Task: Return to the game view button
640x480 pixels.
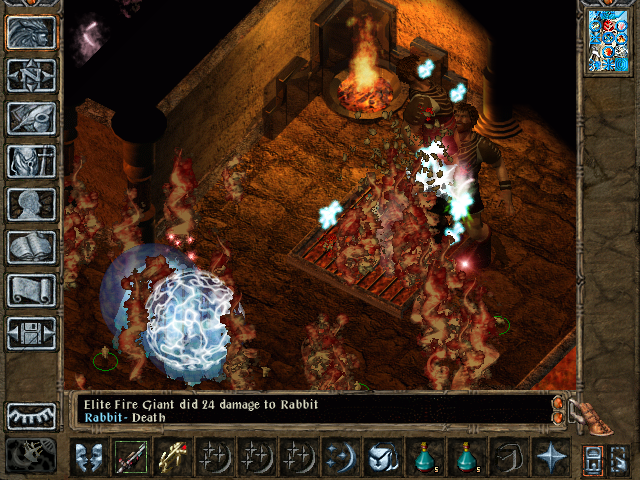Action: [x=31, y=32]
